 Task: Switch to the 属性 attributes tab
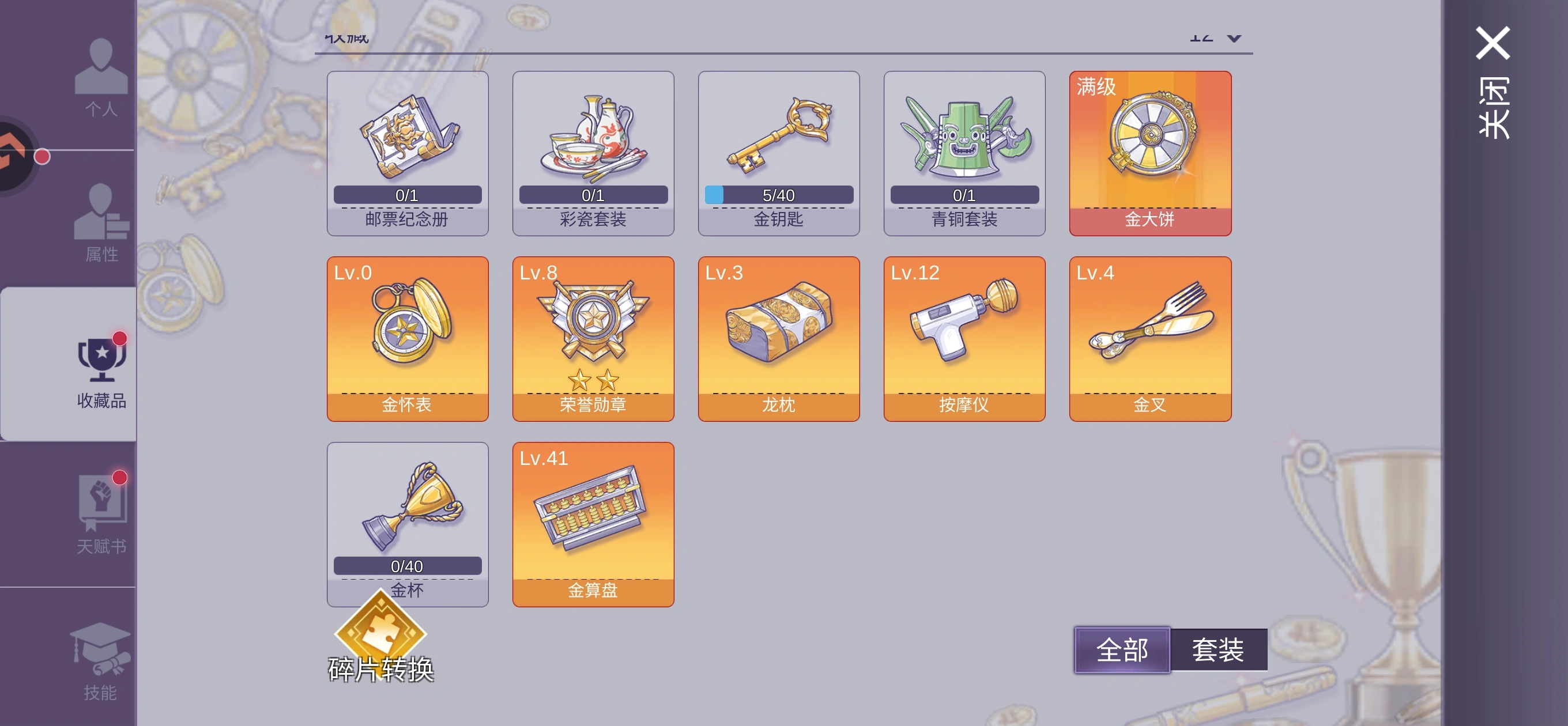pos(100,222)
